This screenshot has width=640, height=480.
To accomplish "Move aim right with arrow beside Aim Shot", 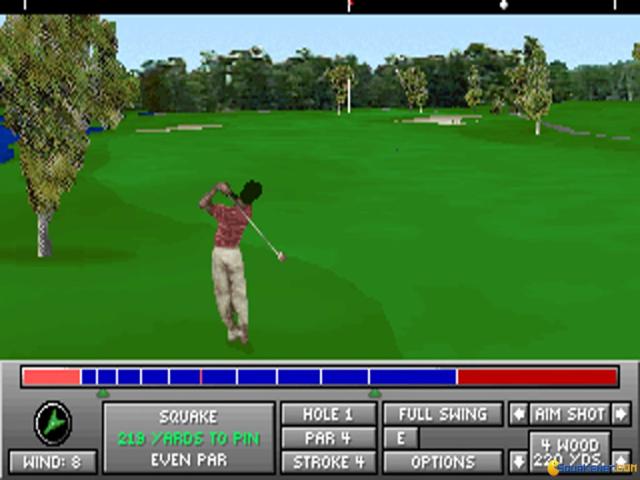I will 621,414.
